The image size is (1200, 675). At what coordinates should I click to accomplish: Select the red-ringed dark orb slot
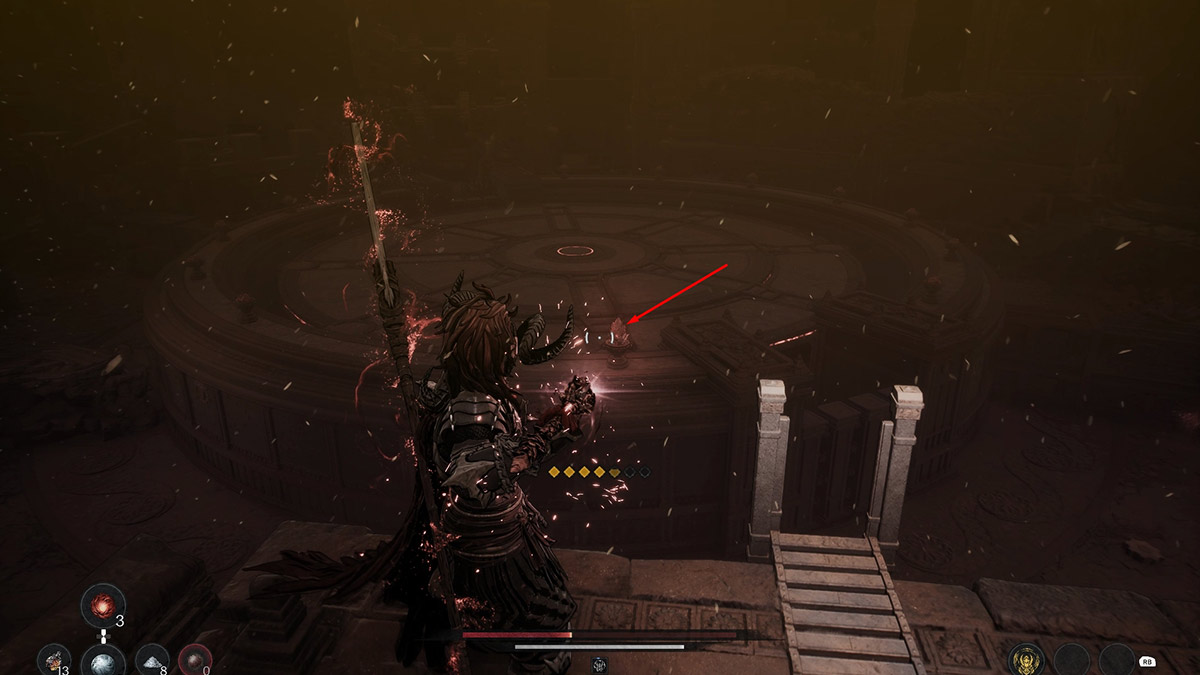pyautogui.click(x=195, y=661)
